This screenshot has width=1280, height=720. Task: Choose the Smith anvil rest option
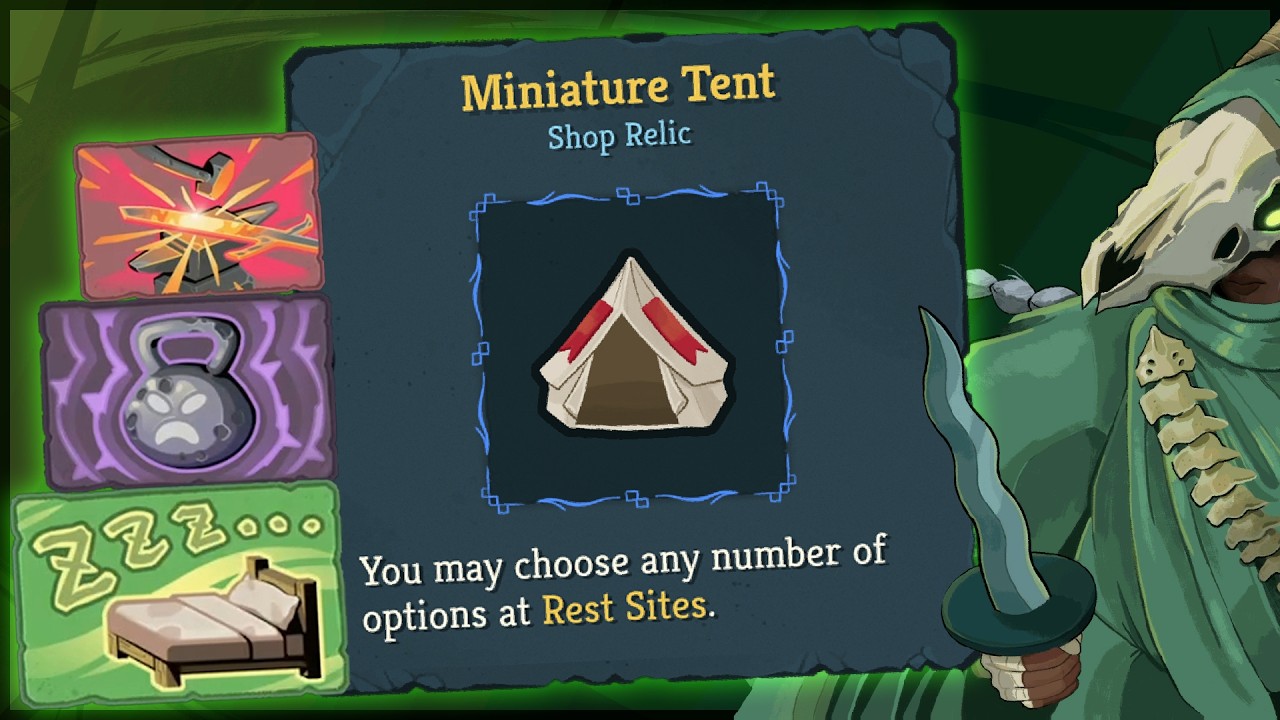(x=198, y=215)
